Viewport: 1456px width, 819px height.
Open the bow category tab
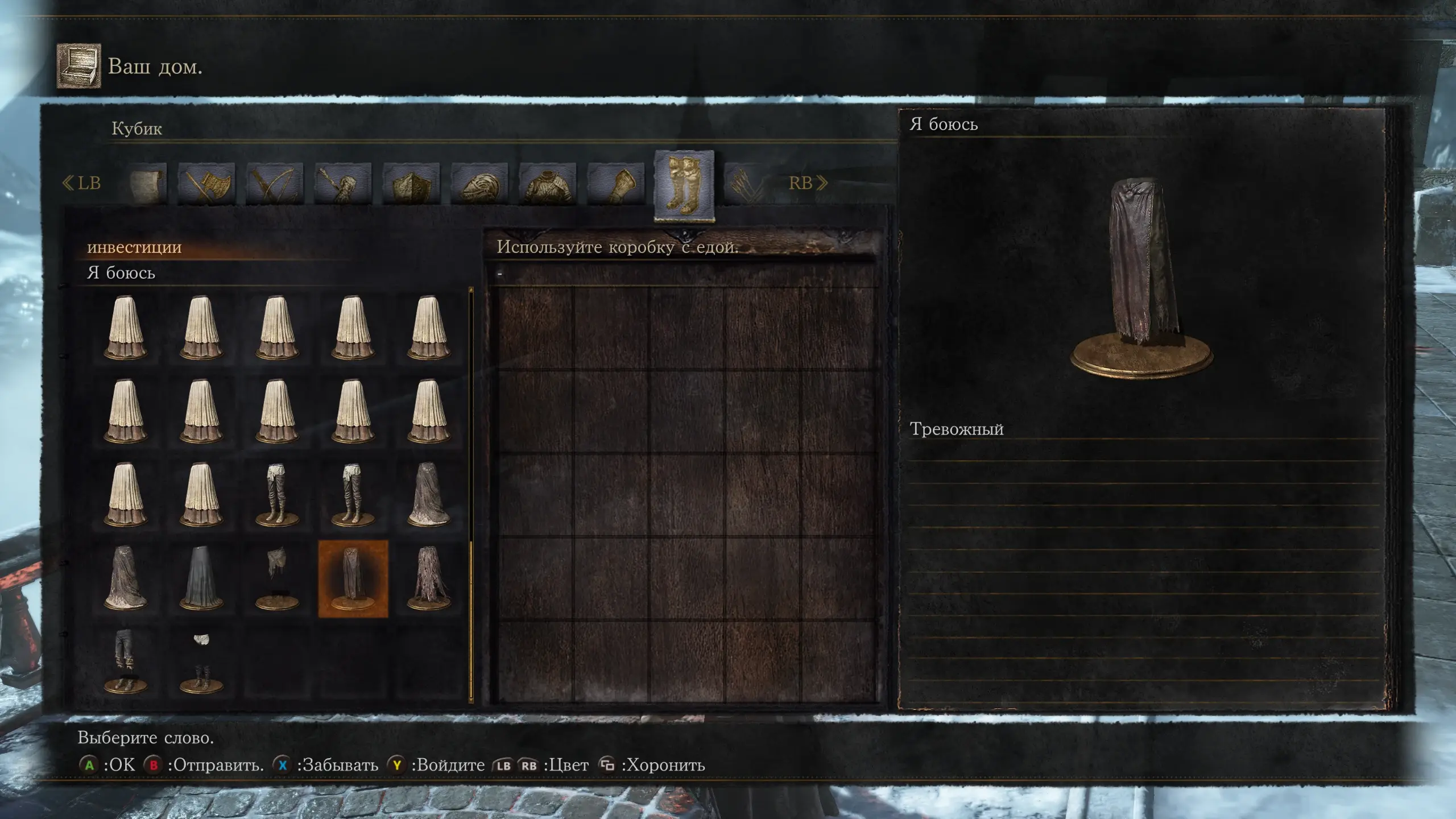[274, 184]
